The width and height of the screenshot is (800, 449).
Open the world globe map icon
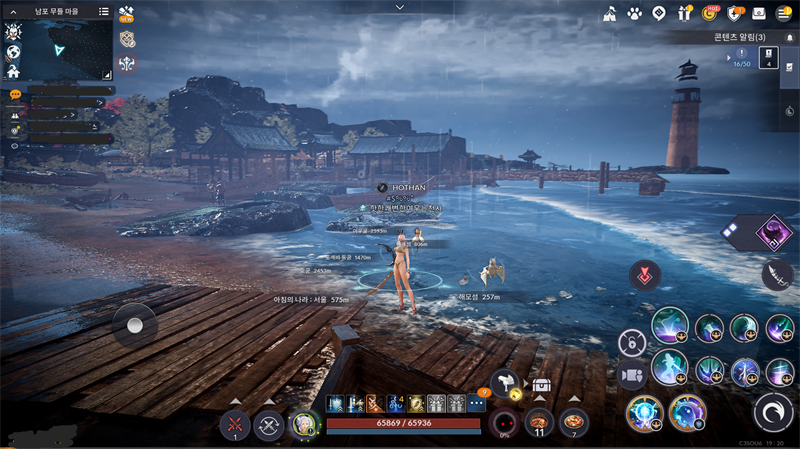(13, 51)
